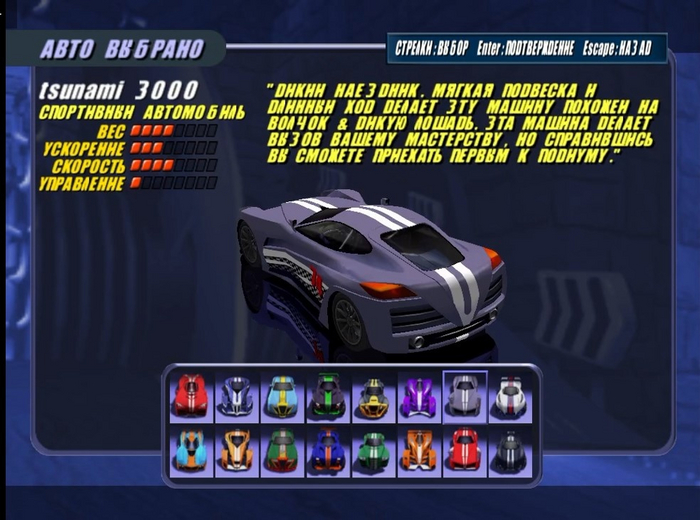Image resolution: width=700 pixels, height=520 pixels.
Task: Choose the gray tsunami 3000 car thumbnail
Action: pos(464,397)
